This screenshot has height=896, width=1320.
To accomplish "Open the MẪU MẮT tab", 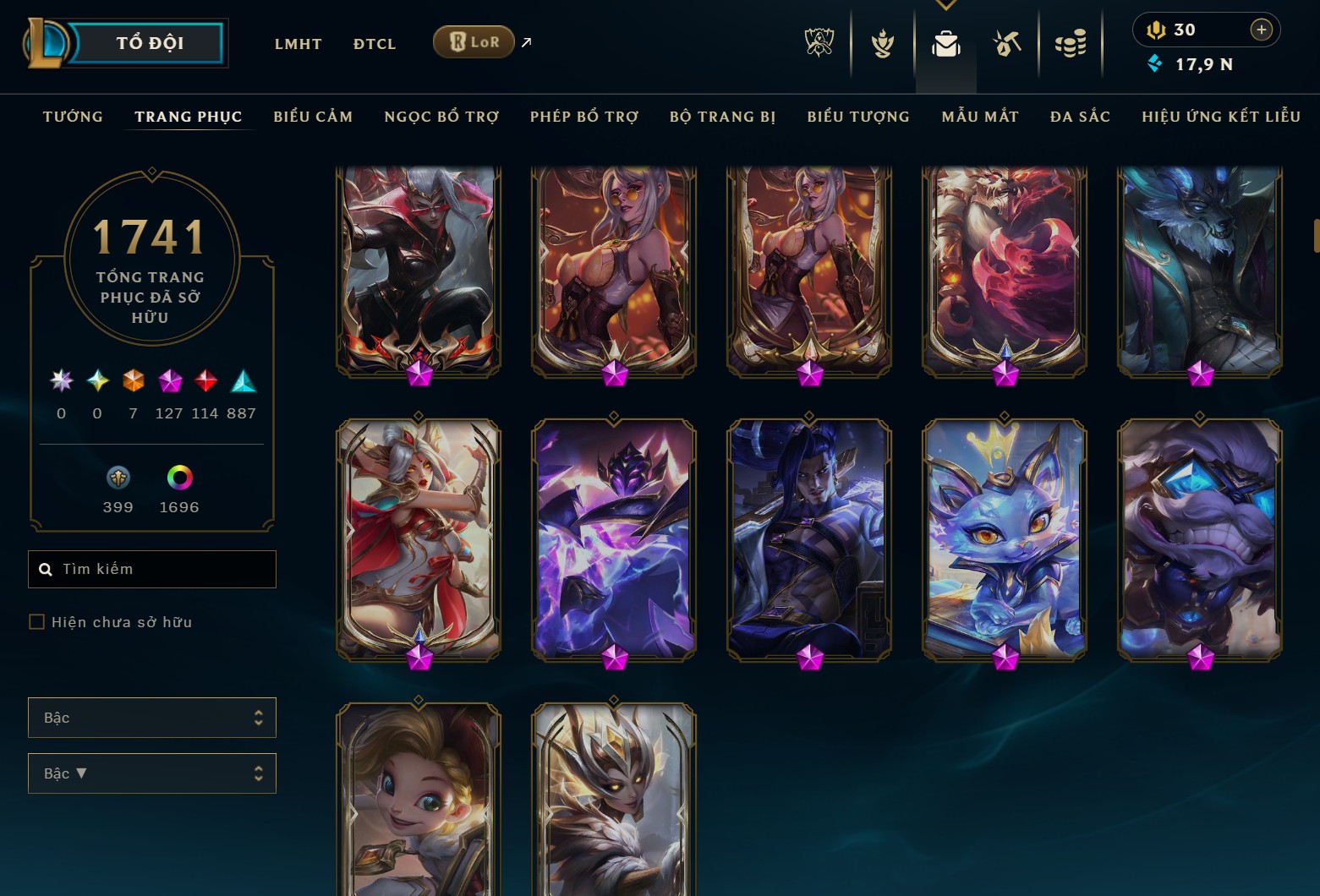I will pyautogui.click(x=979, y=117).
